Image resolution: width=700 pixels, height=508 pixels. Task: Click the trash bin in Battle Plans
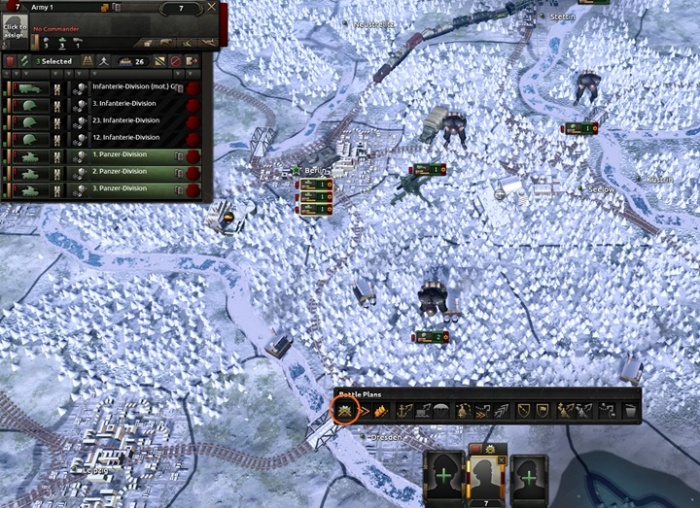629,410
